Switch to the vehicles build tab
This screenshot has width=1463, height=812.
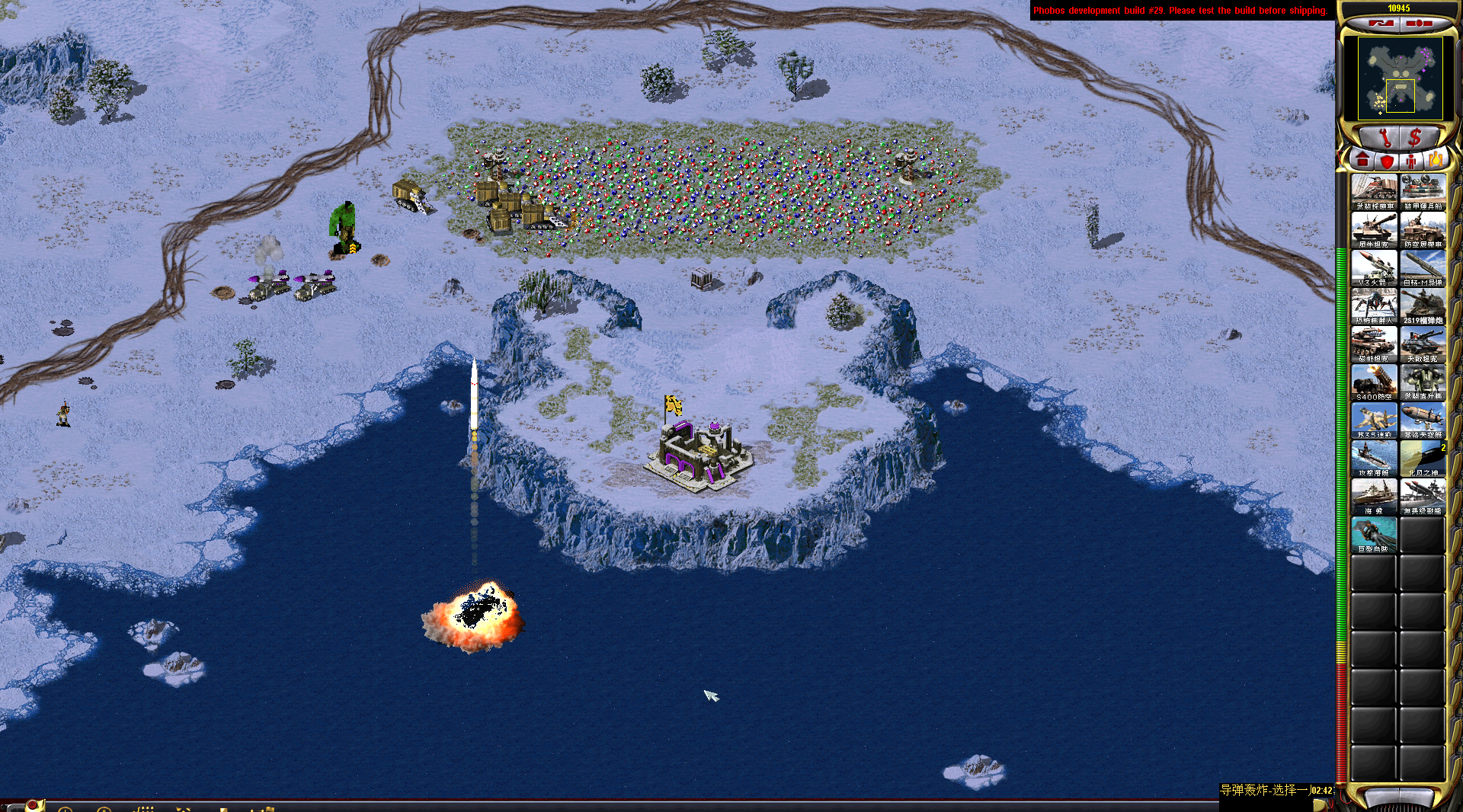pos(1436,161)
